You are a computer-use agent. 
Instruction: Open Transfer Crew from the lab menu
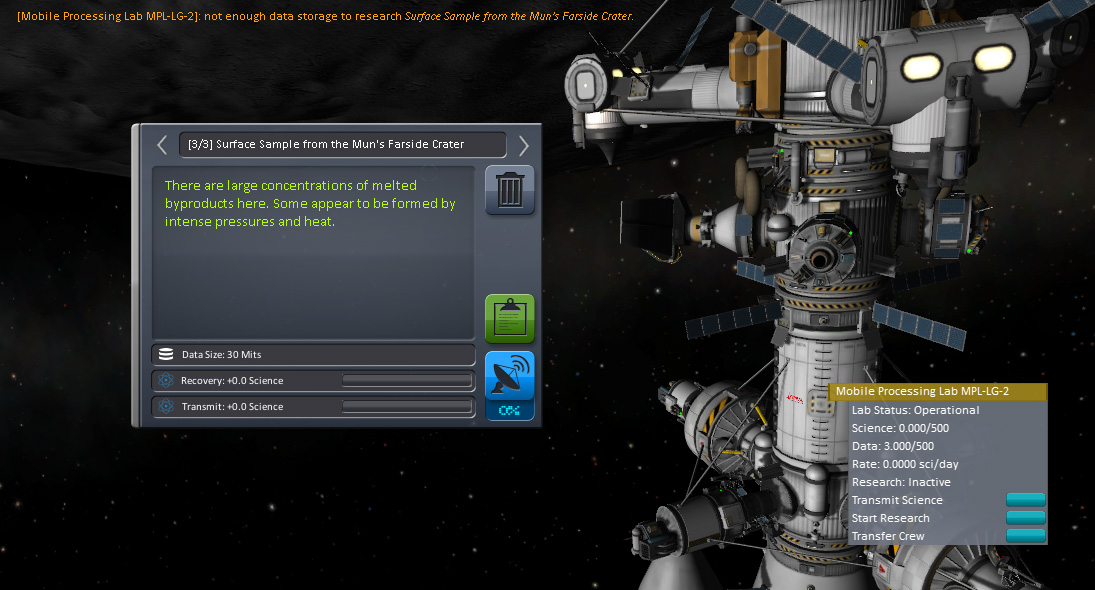coord(1025,536)
